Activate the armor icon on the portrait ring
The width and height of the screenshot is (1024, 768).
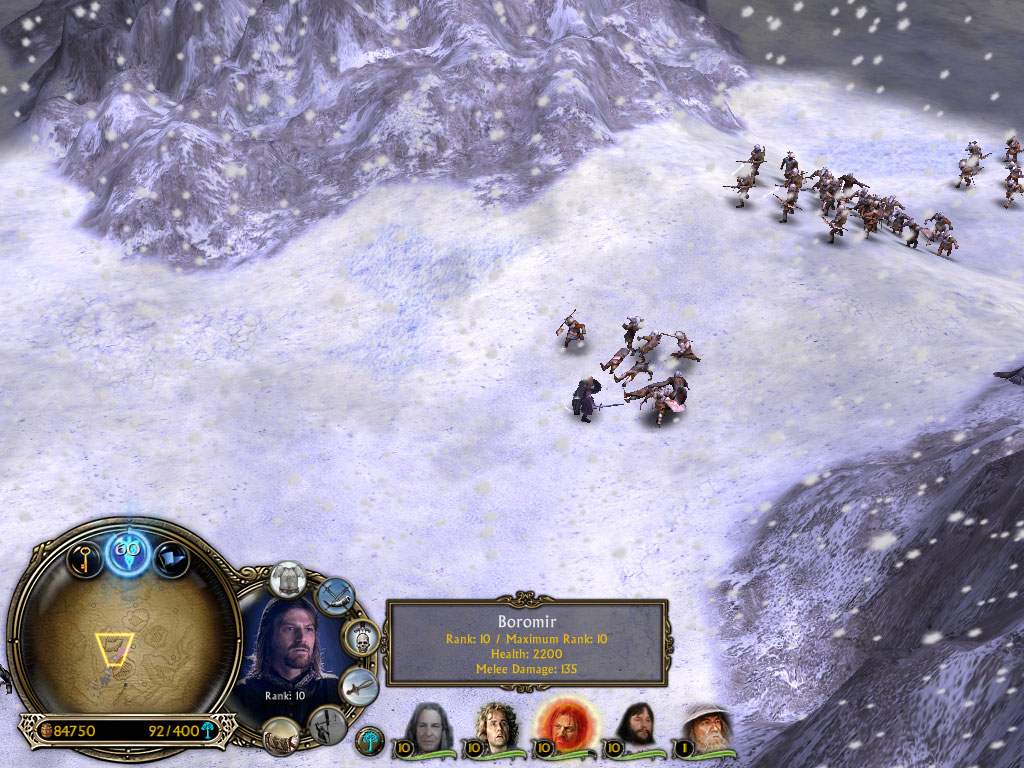289,579
